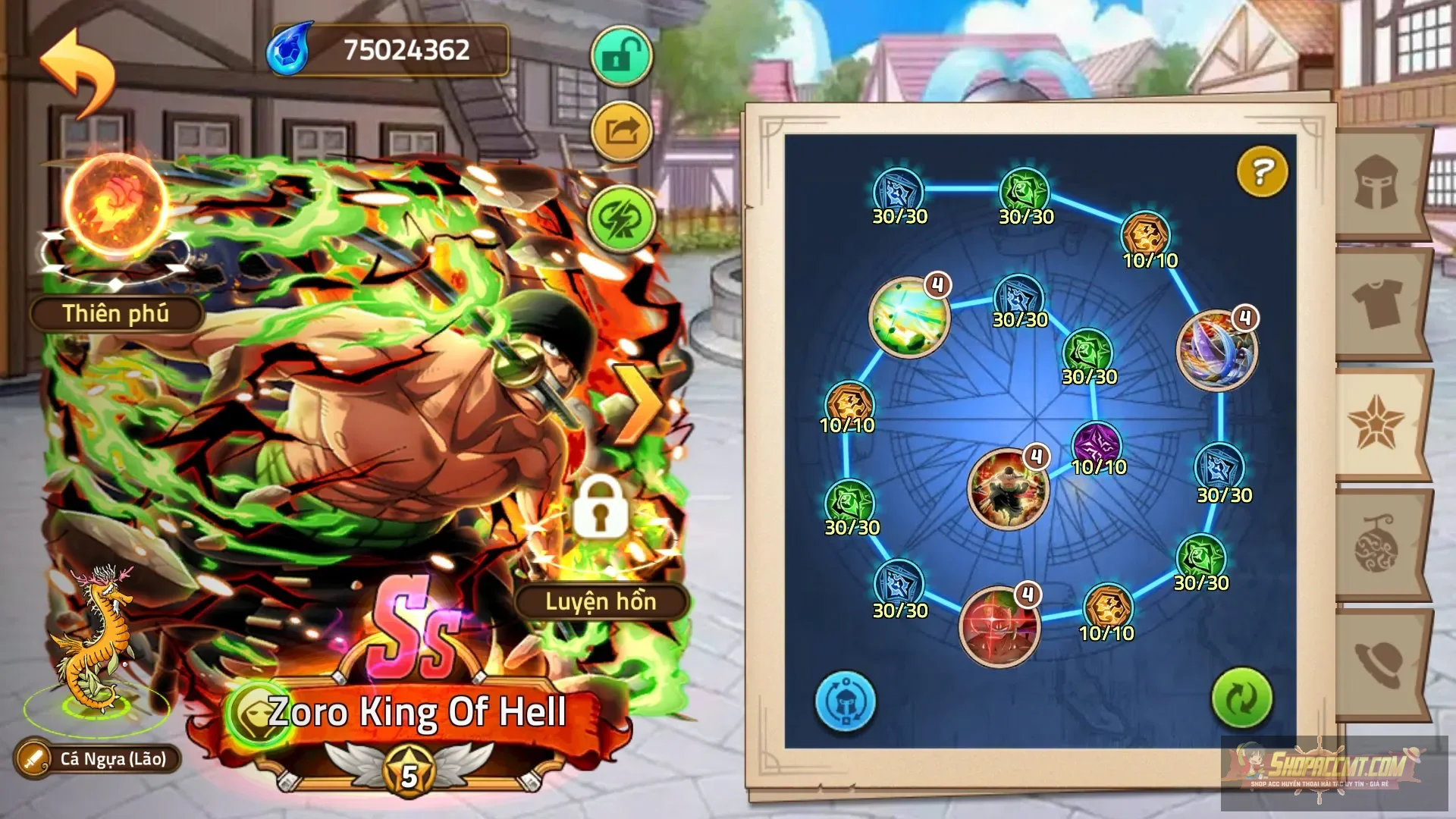Tap the blue gem currency counter

[387, 50]
